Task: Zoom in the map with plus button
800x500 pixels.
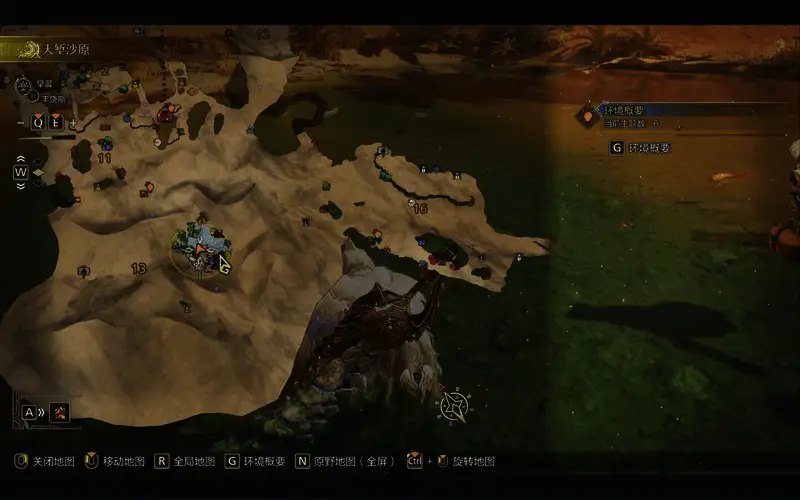Action: (73, 123)
